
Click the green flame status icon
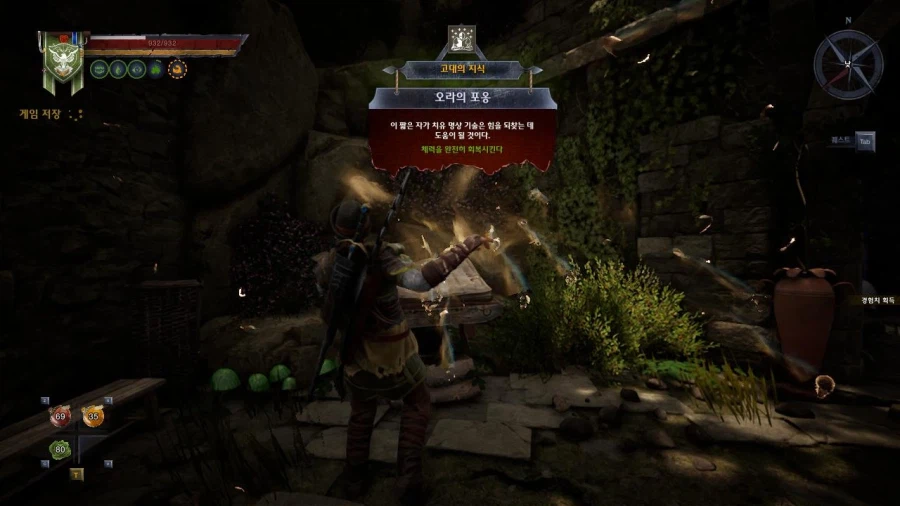(117, 69)
